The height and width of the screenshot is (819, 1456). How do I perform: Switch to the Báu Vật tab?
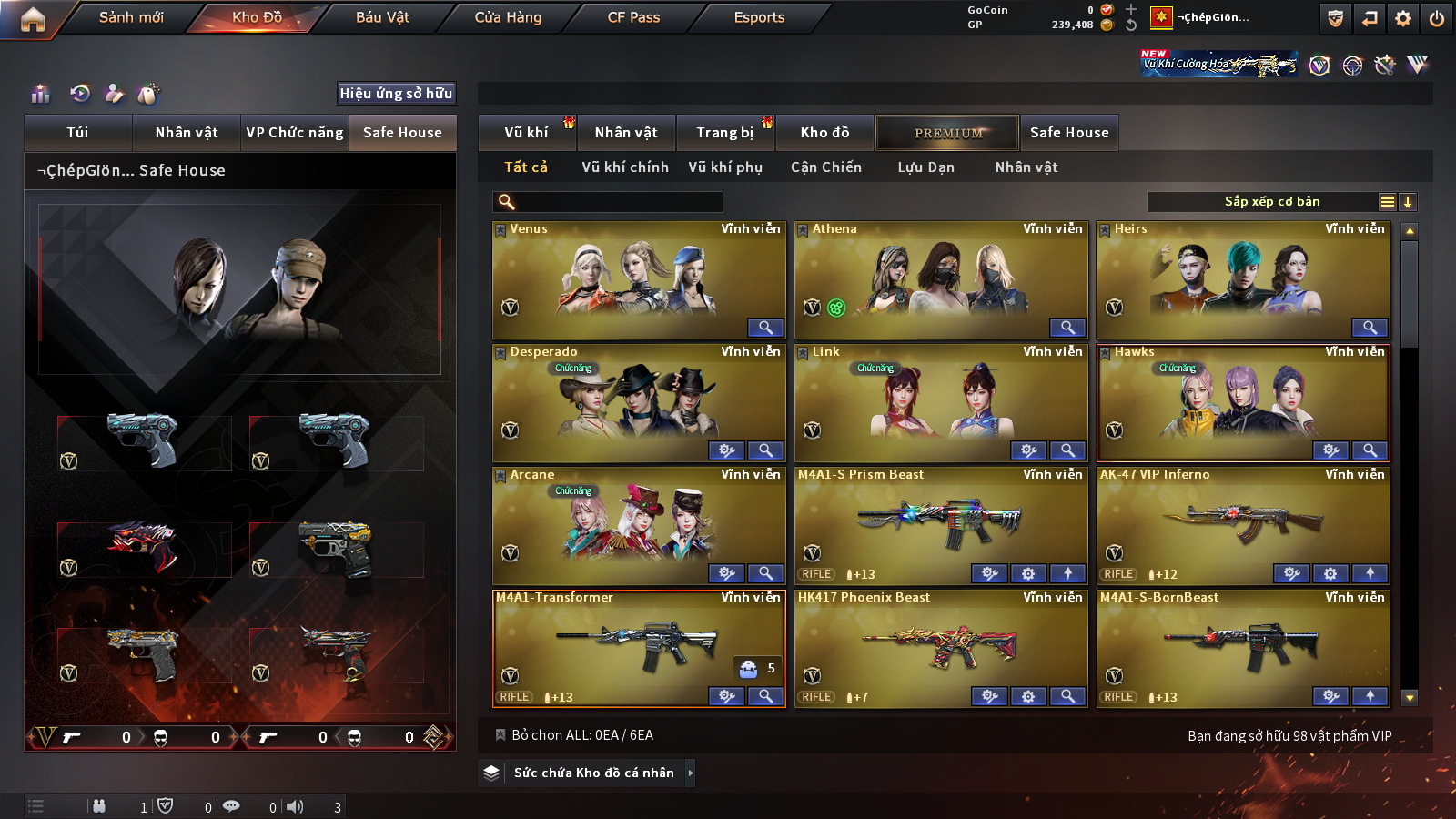(382, 17)
